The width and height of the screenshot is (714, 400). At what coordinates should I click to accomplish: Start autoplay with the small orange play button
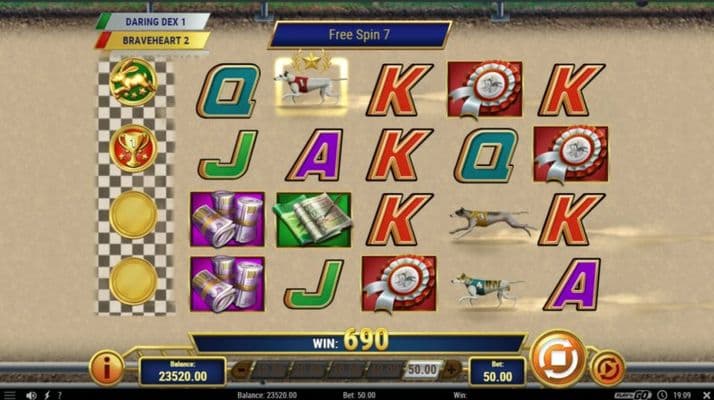coord(607,368)
